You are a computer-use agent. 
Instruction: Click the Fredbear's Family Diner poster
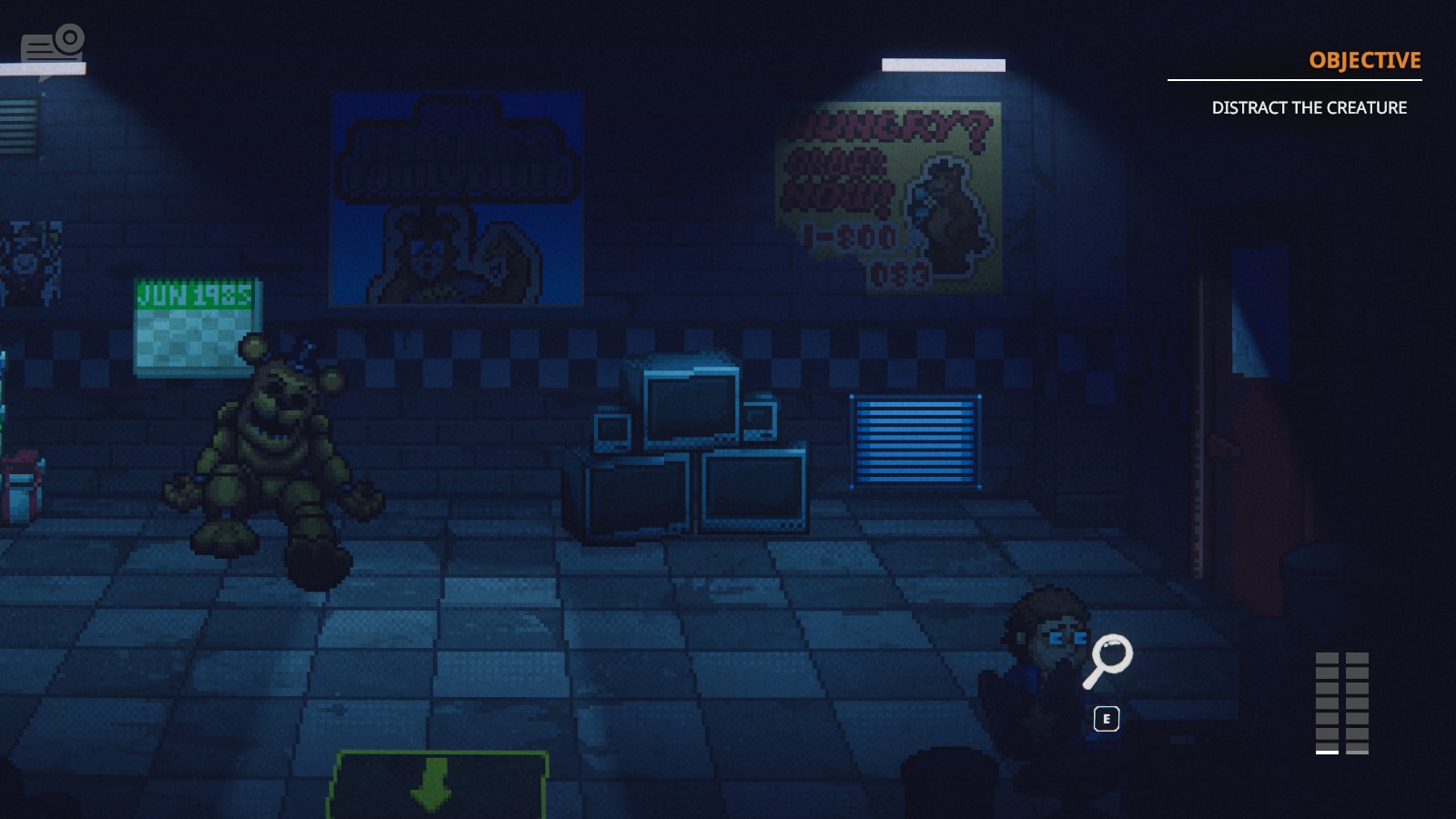coord(455,196)
